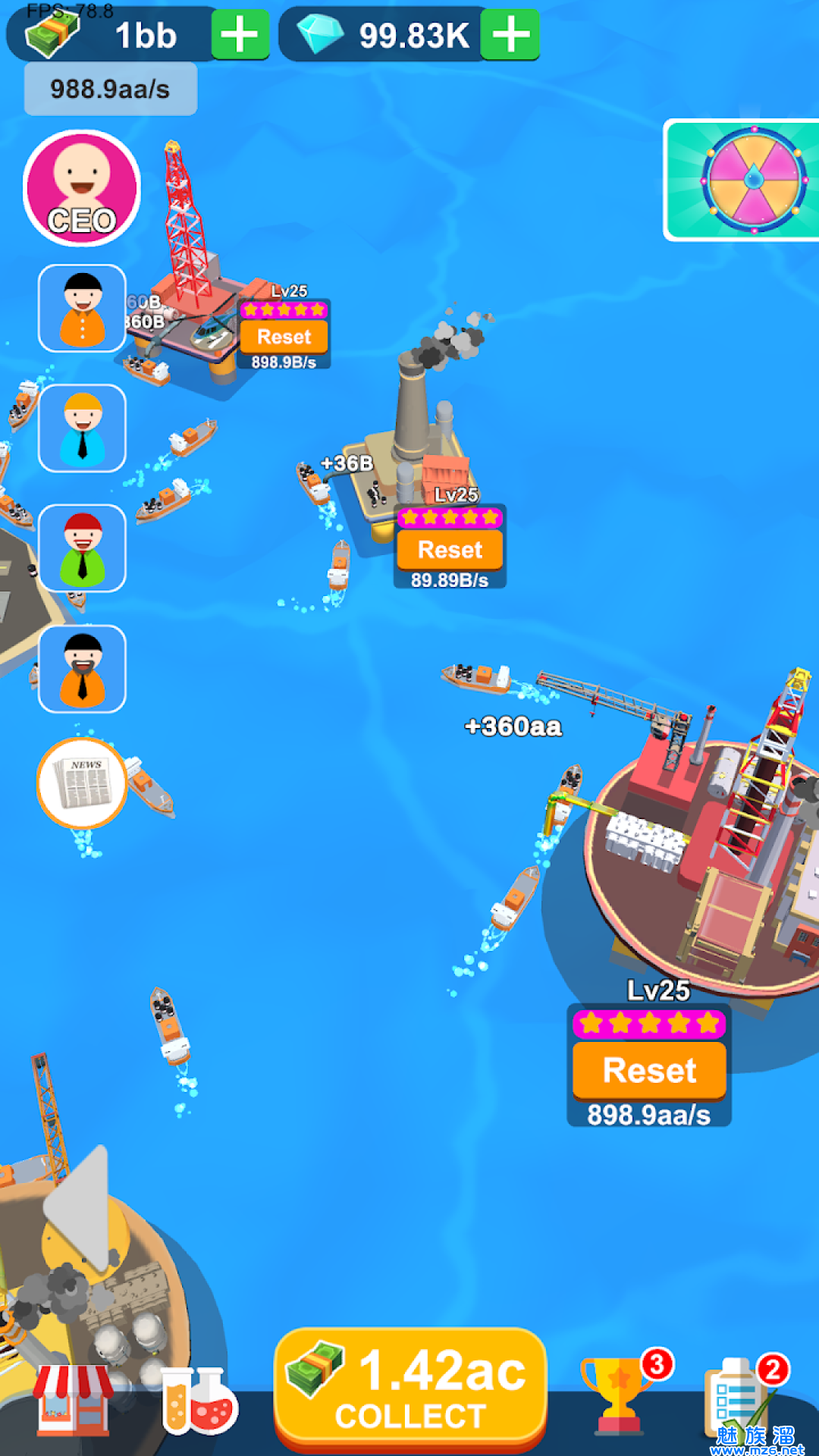Reset the rig producing 898.9B/s
This screenshot has height=1456, width=819.
pos(284,337)
